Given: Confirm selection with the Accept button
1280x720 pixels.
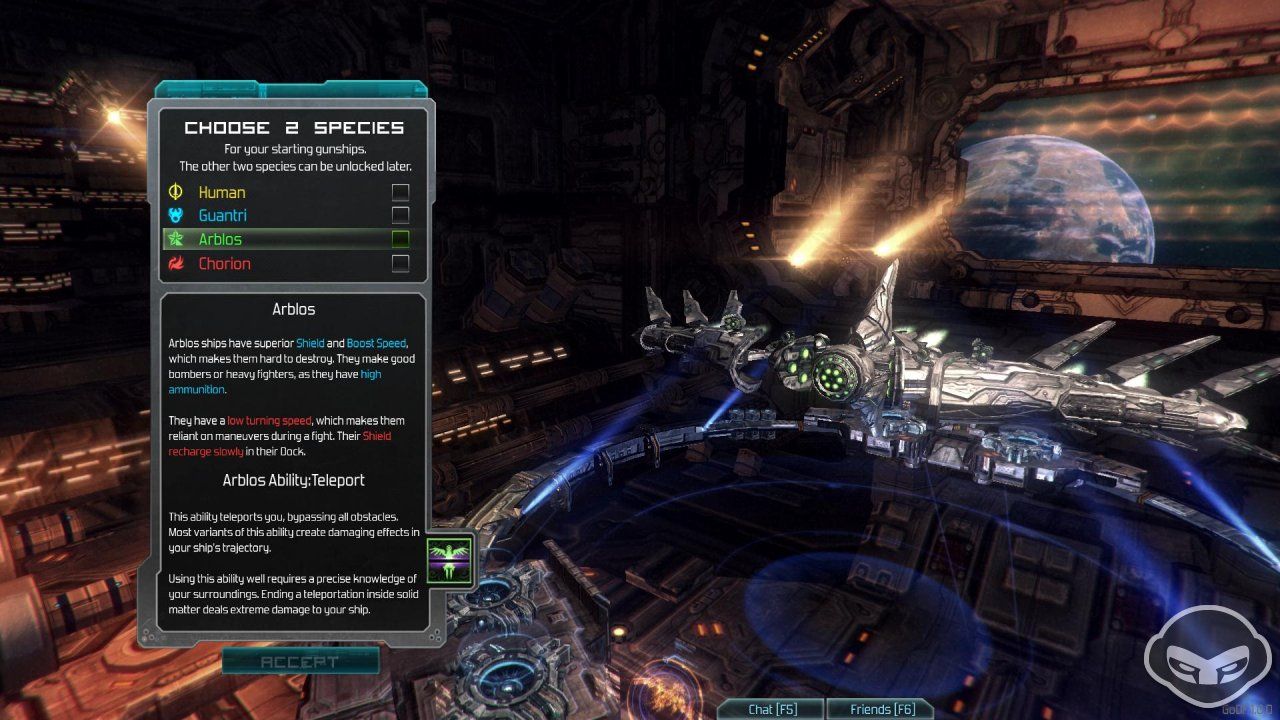Looking at the screenshot, I should point(300,661).
